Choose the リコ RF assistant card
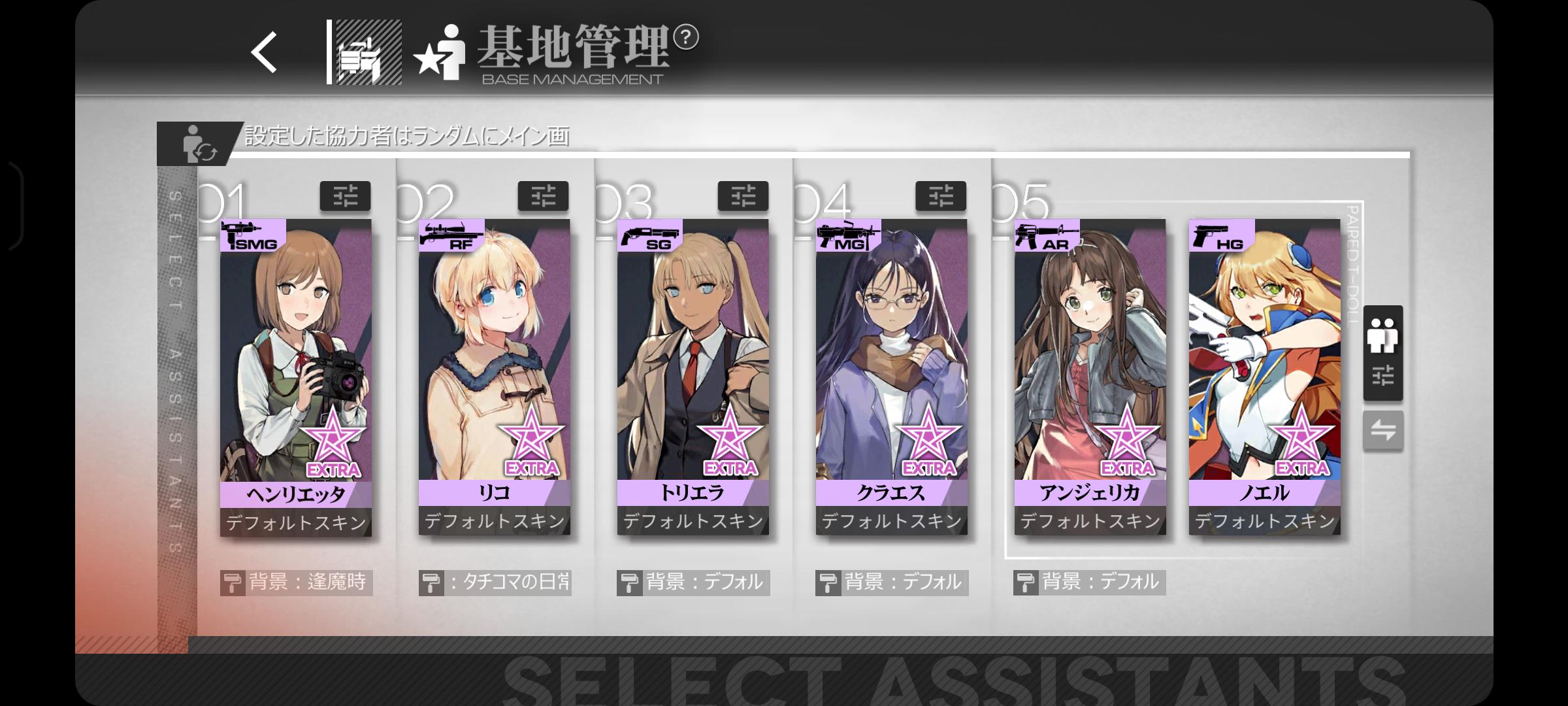The width and height of the screenshot is (1568, 706). [x=495, y=366]
